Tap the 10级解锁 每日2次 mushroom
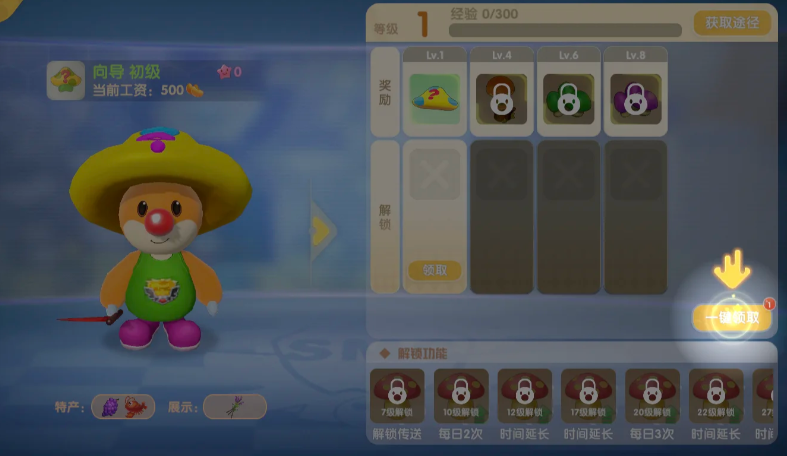Viewport: 787px width, 456px height. click(x=461, y=395)
